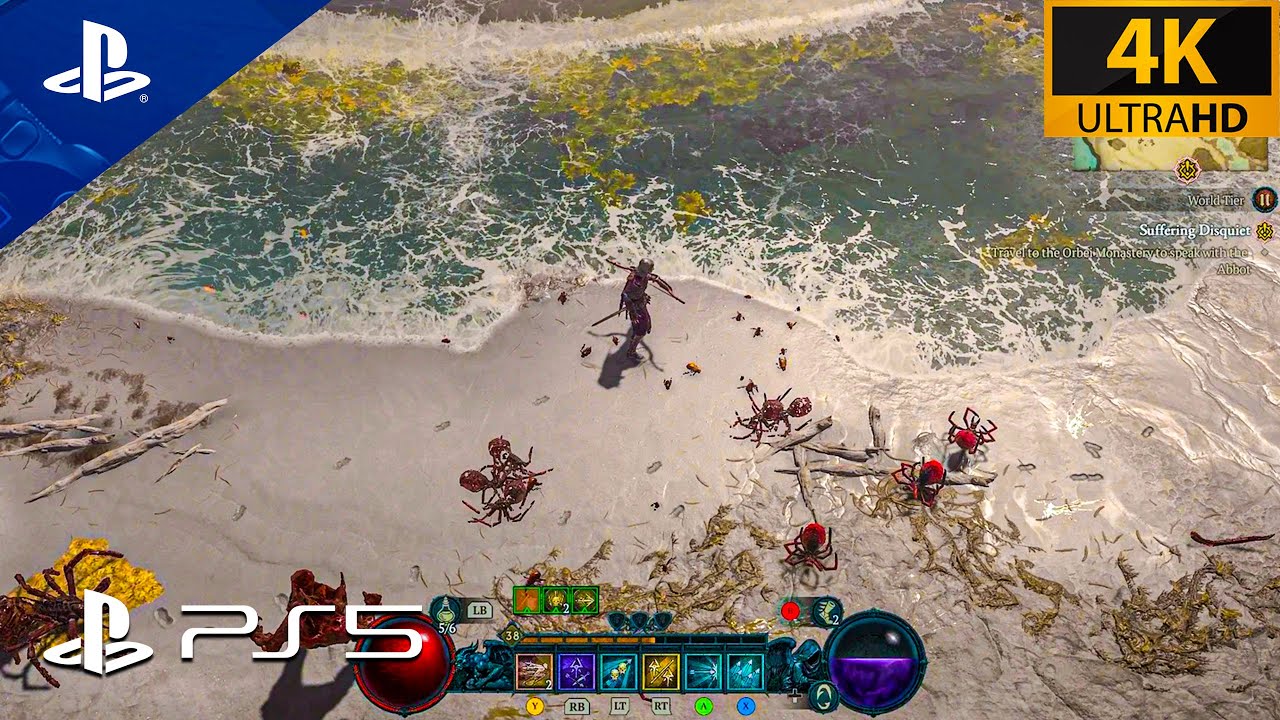
Task: Select the health potion icon on the HUD
Action: tap(445, 609)
